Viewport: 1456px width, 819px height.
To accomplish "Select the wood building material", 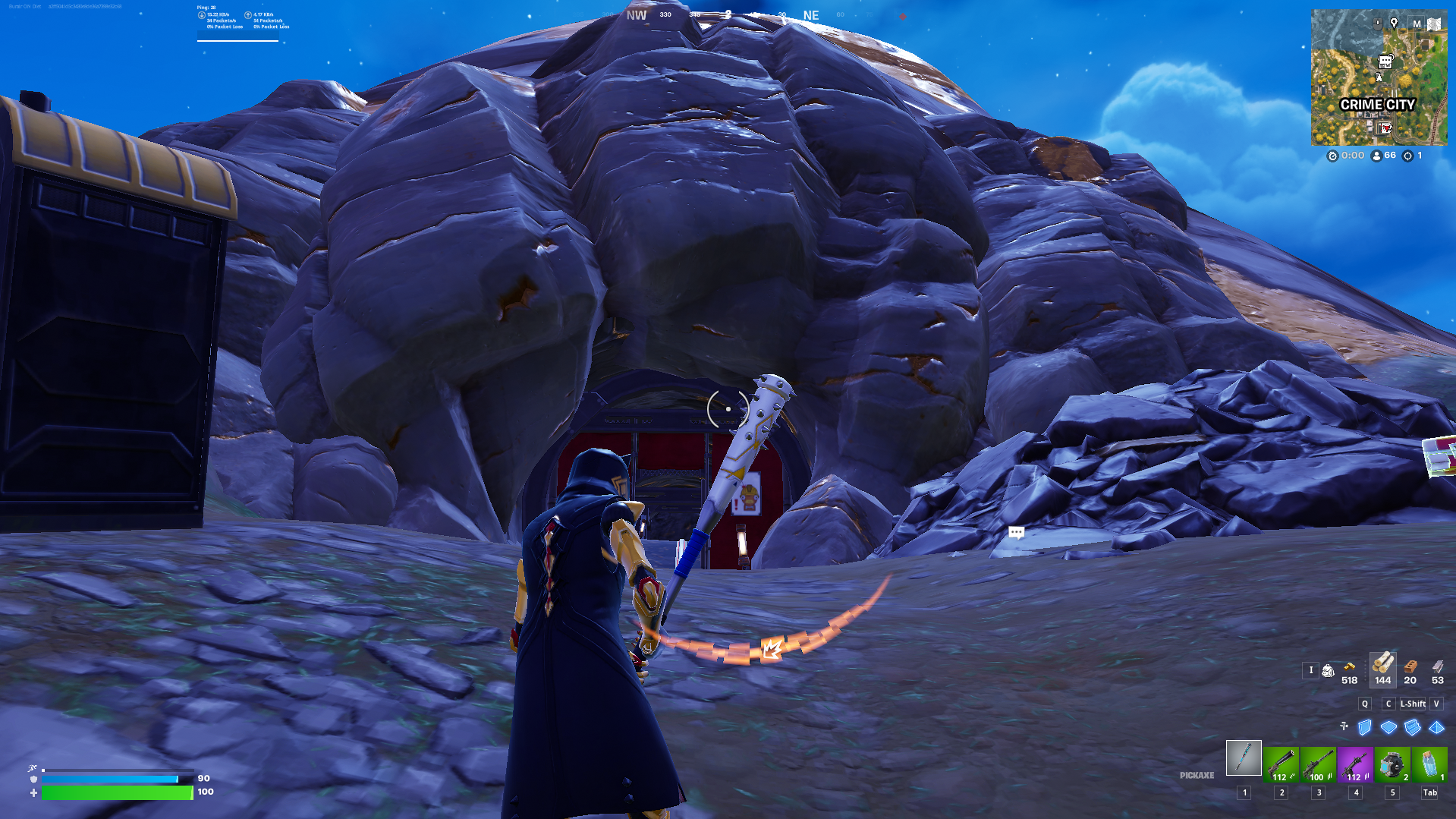I will pos(1382,664).
